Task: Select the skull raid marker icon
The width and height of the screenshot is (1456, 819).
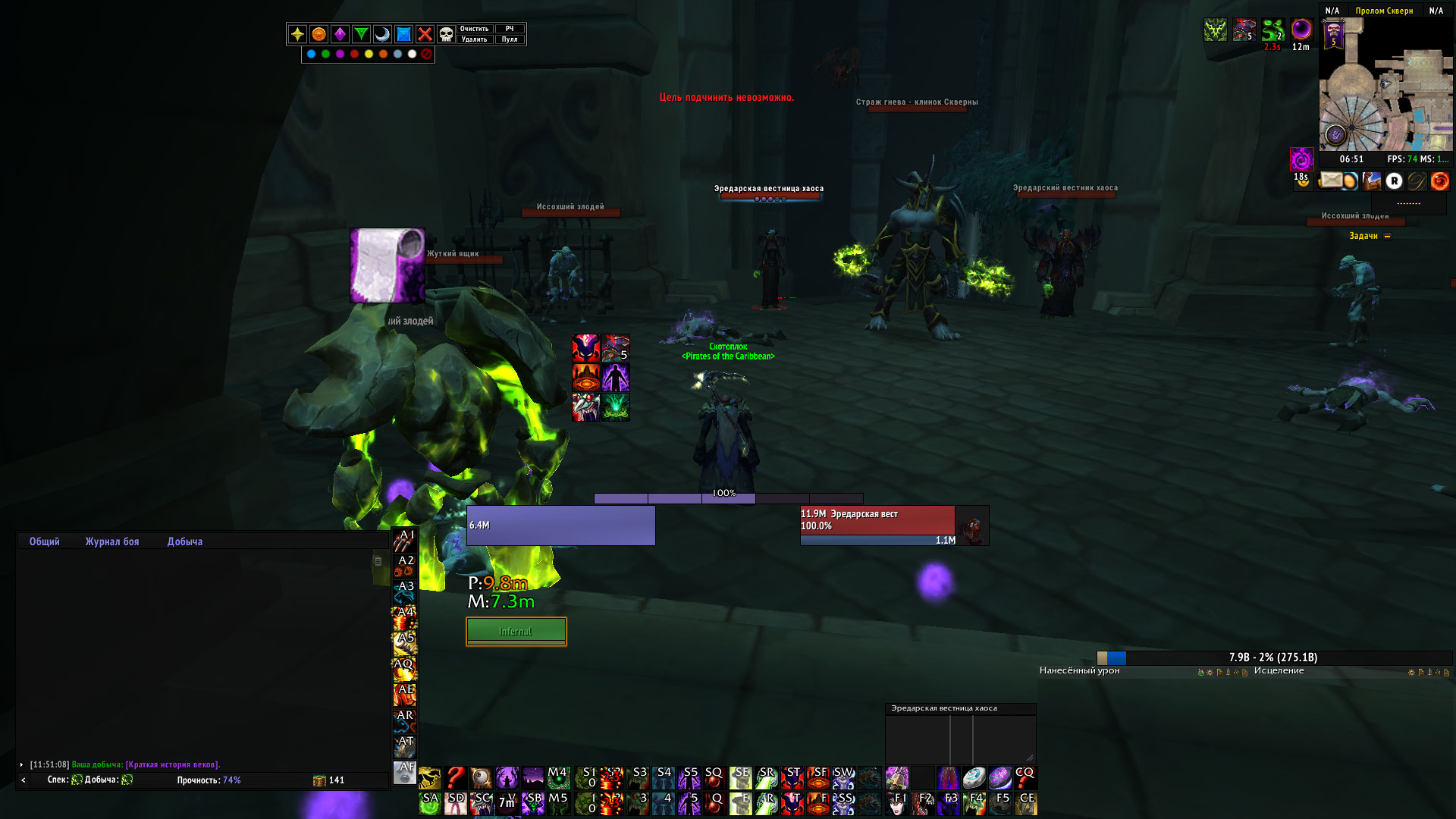Action: coord(446,34)
